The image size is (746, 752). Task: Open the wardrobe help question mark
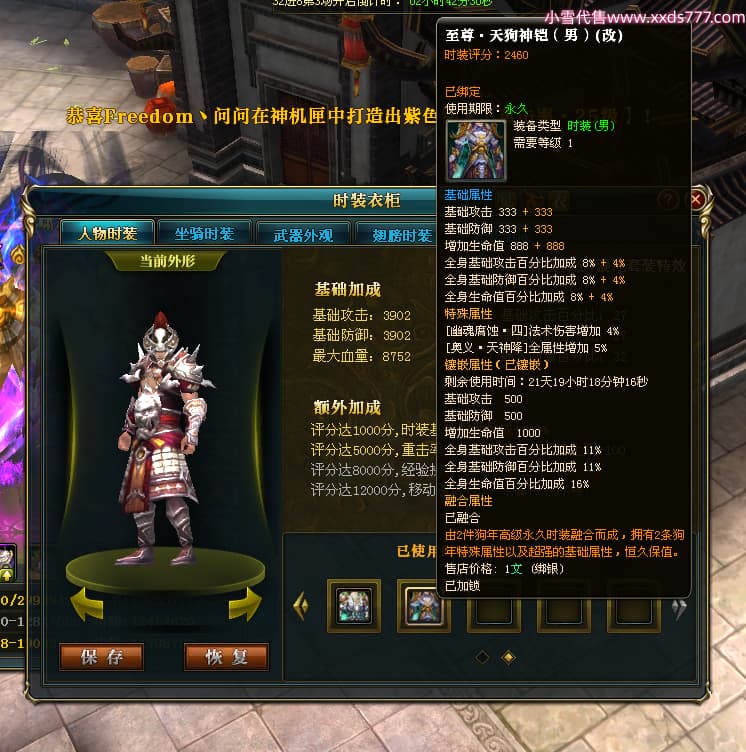(669, 201)
